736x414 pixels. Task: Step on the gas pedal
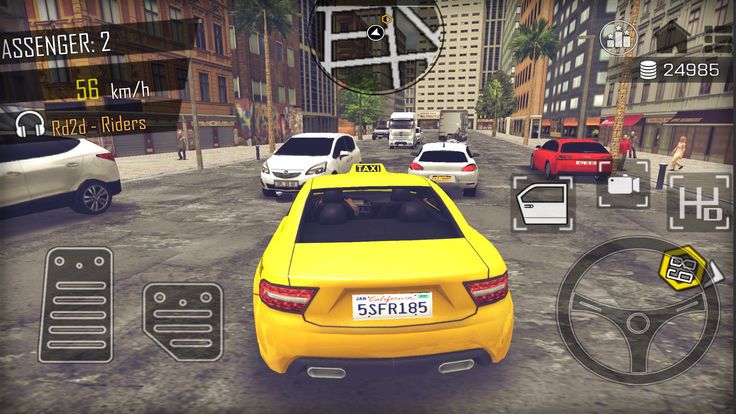coord(181,320)
